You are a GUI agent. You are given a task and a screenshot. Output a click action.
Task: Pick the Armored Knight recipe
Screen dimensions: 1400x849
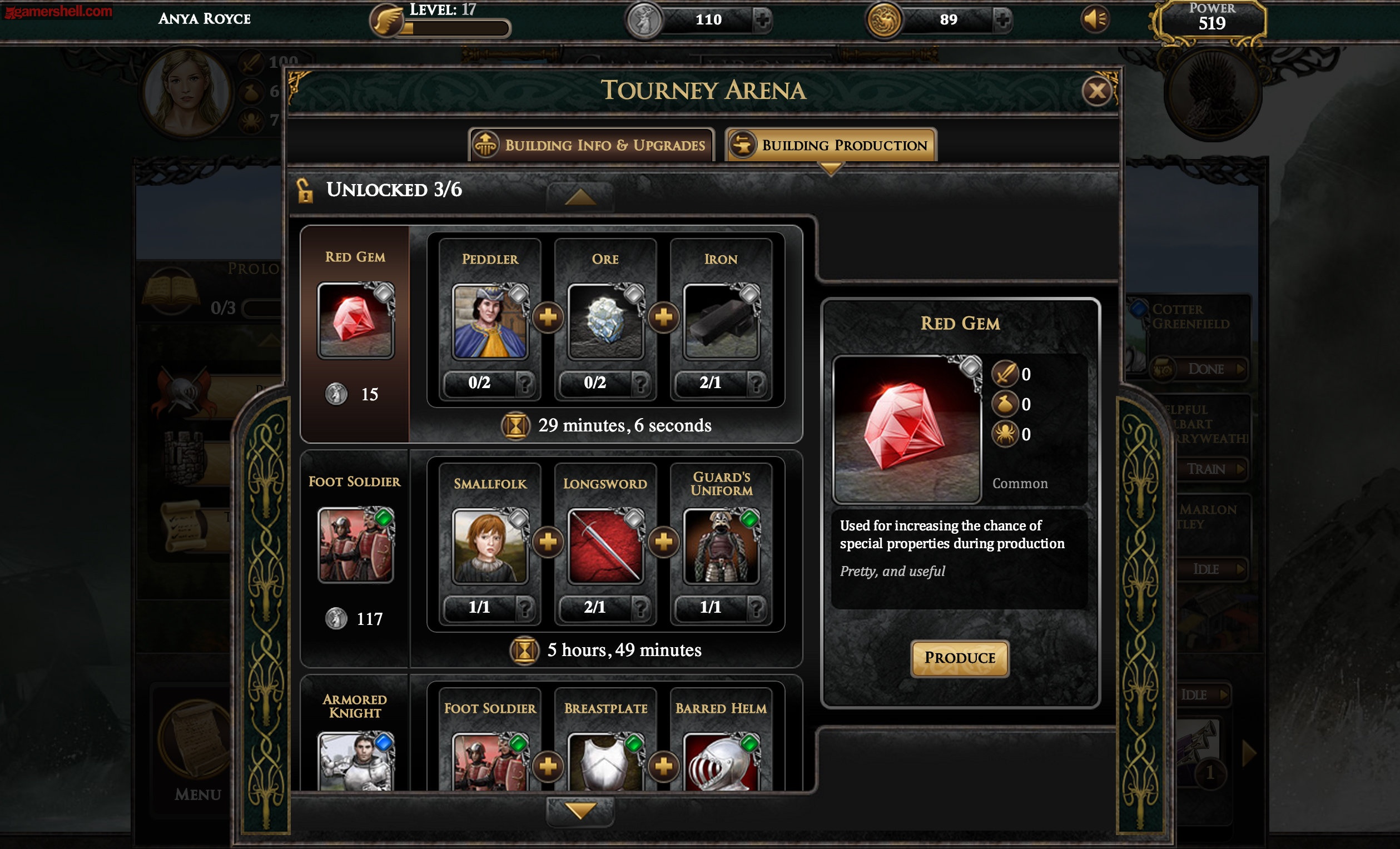pos(355,762)
